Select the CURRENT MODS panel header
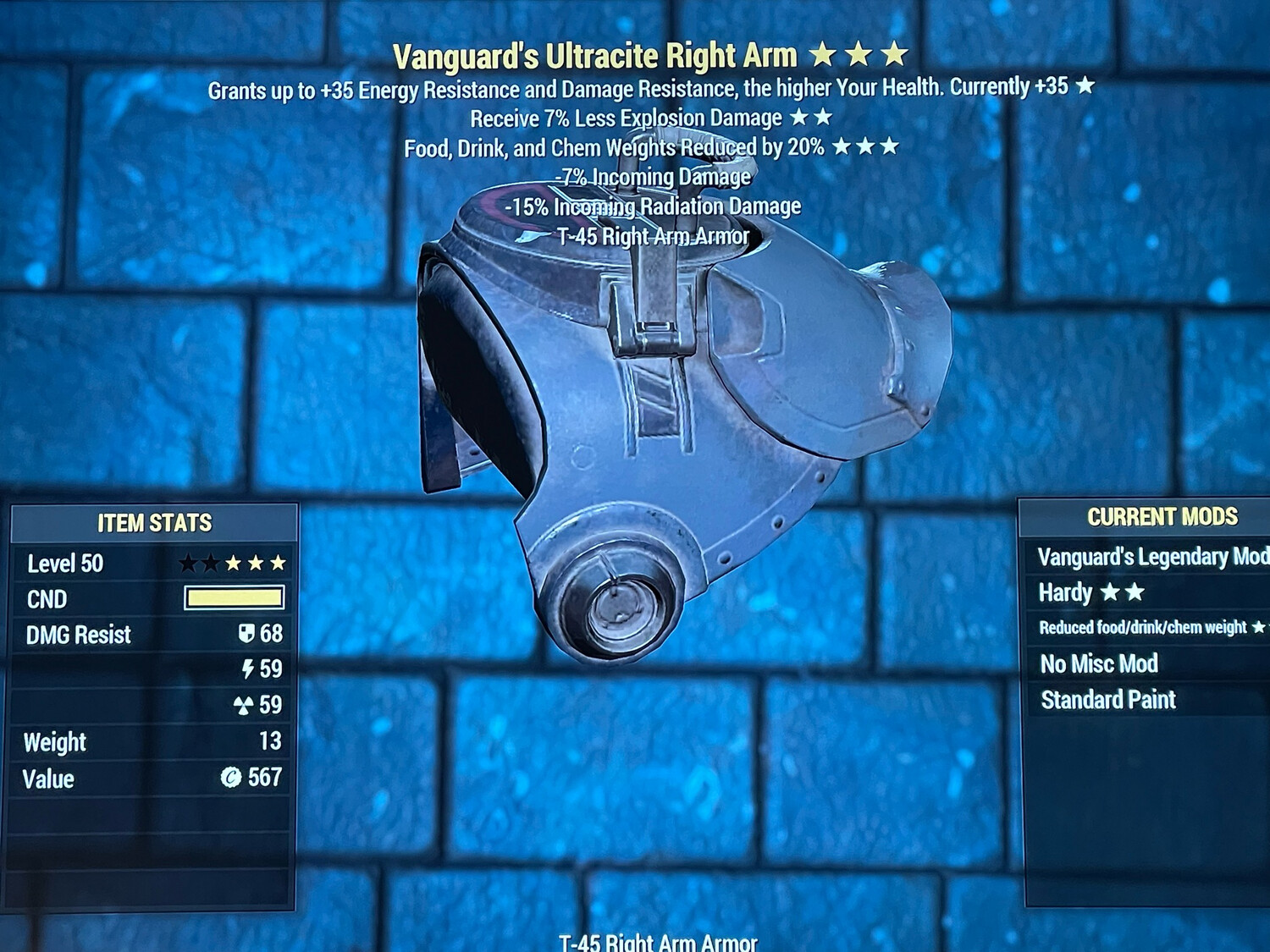Image resolution: width=1270 pixels, height=952 pixels. tap(1162, 517)
